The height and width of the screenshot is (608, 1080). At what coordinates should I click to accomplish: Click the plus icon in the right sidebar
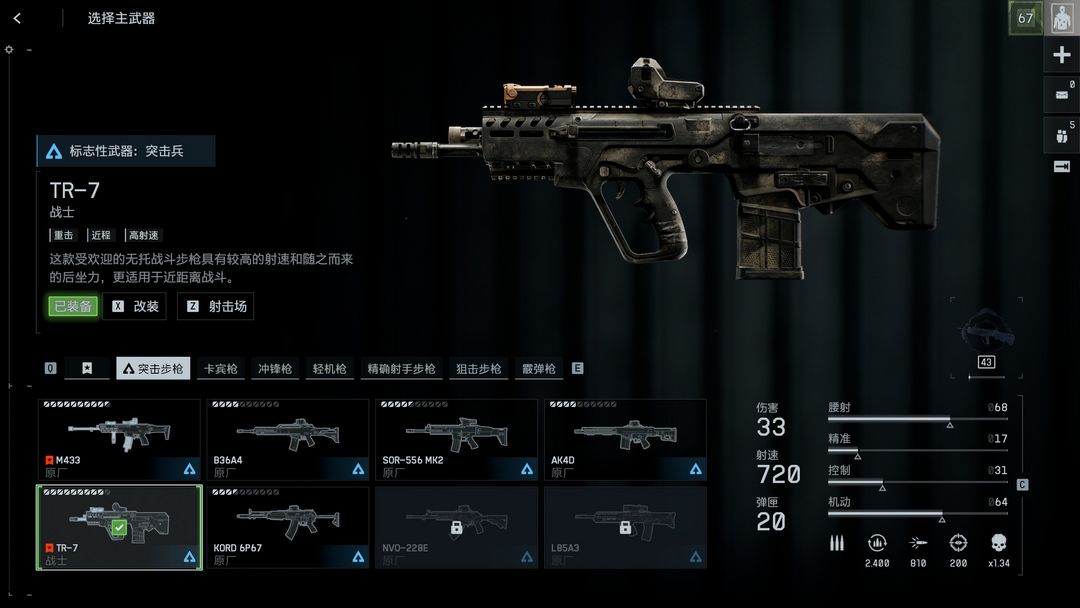pyautogui.click(x=1061, y=55)
